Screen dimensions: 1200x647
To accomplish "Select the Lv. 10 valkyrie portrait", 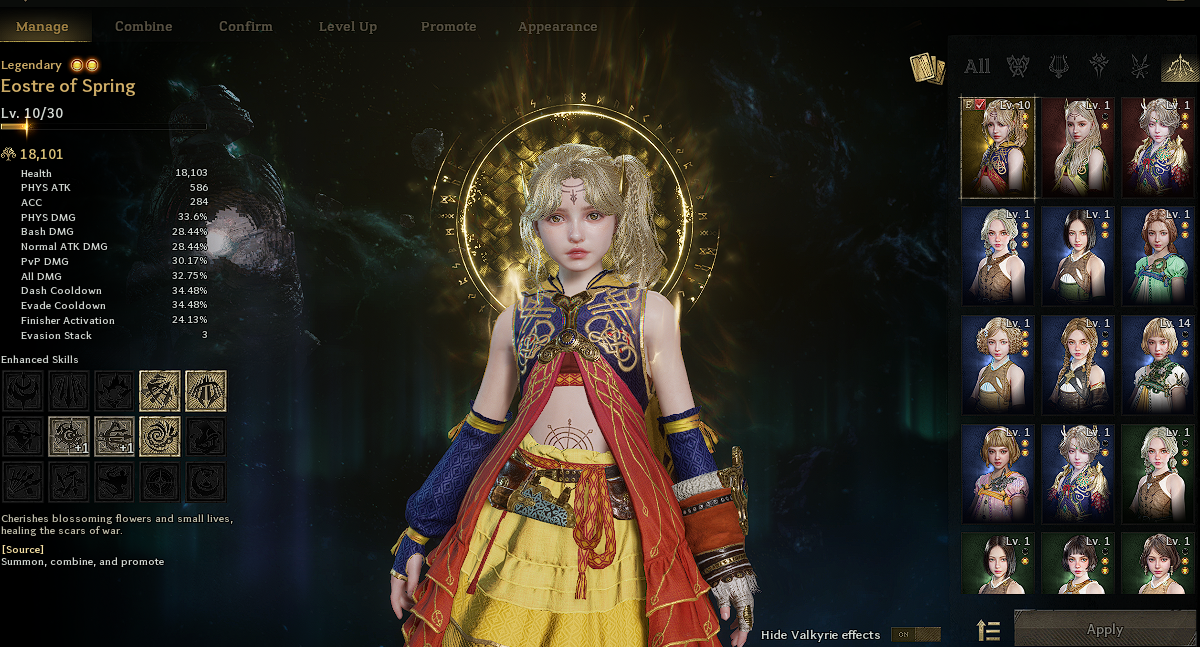I will point(997,147).
